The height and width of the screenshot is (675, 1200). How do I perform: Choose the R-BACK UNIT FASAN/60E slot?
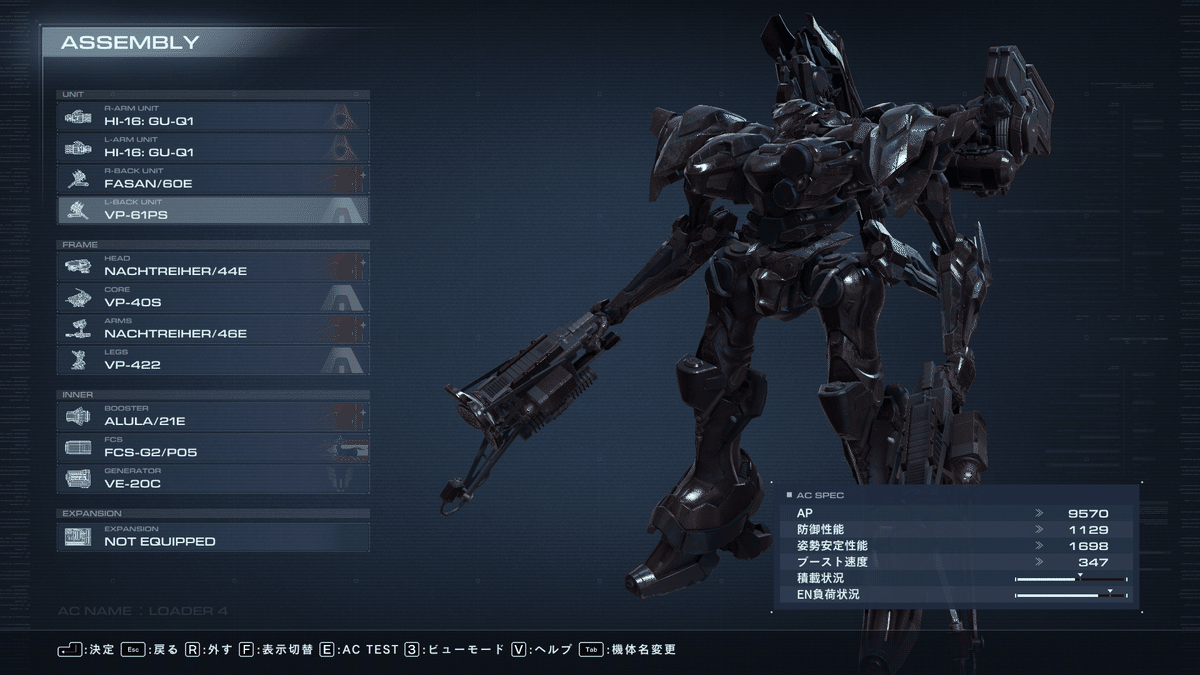213,179
